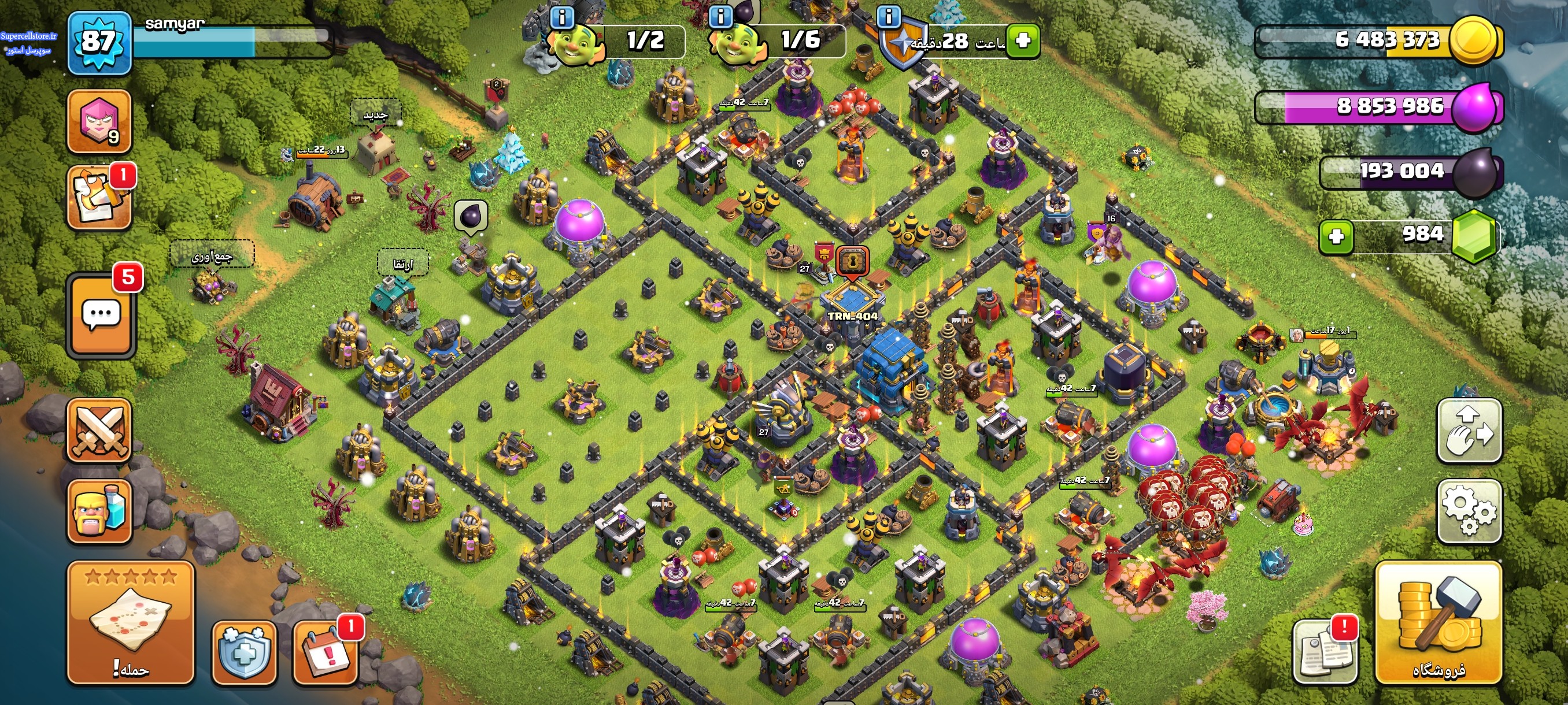Show info for the shield timer

tap(889, 16)
